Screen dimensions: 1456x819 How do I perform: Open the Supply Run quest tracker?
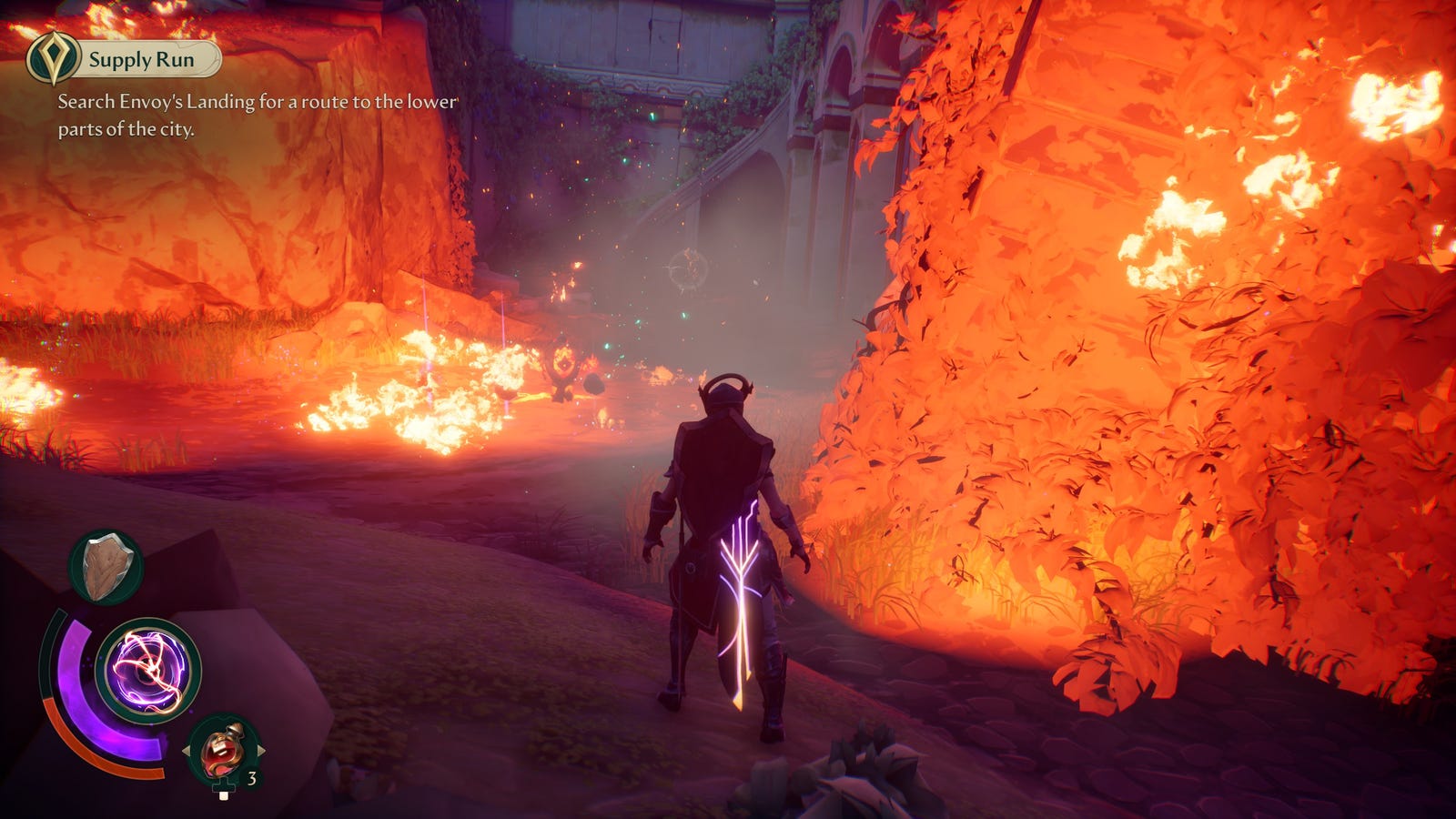(141, 60)
